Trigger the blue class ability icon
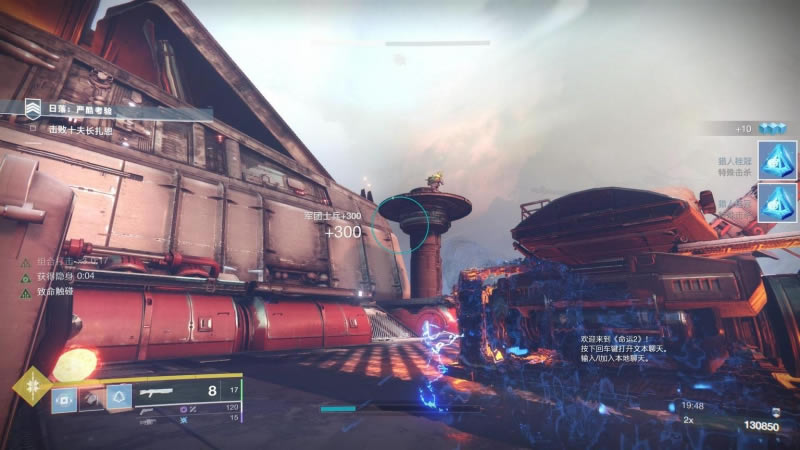 [119, 398]
